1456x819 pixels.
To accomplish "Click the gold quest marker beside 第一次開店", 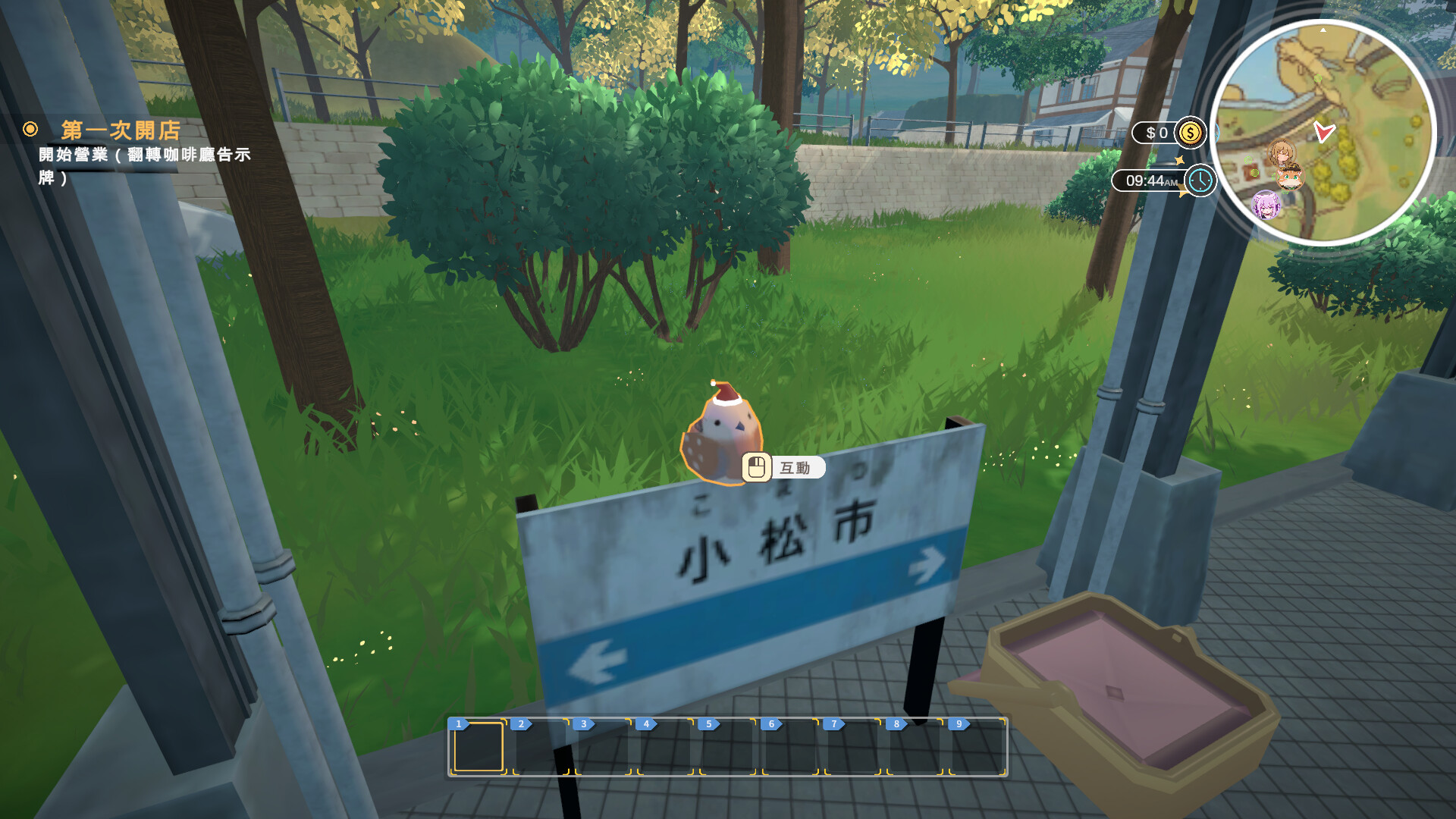I will point(30,130).
